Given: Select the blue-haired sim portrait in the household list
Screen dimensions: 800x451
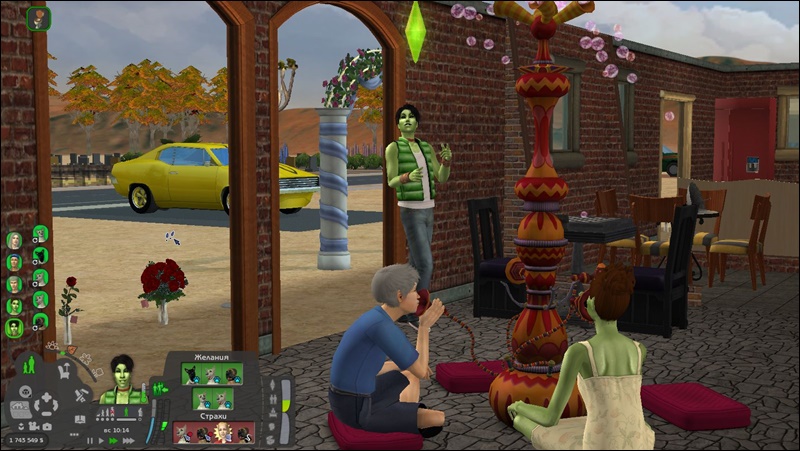Looking at the screenshot, I should pos(14,262).
